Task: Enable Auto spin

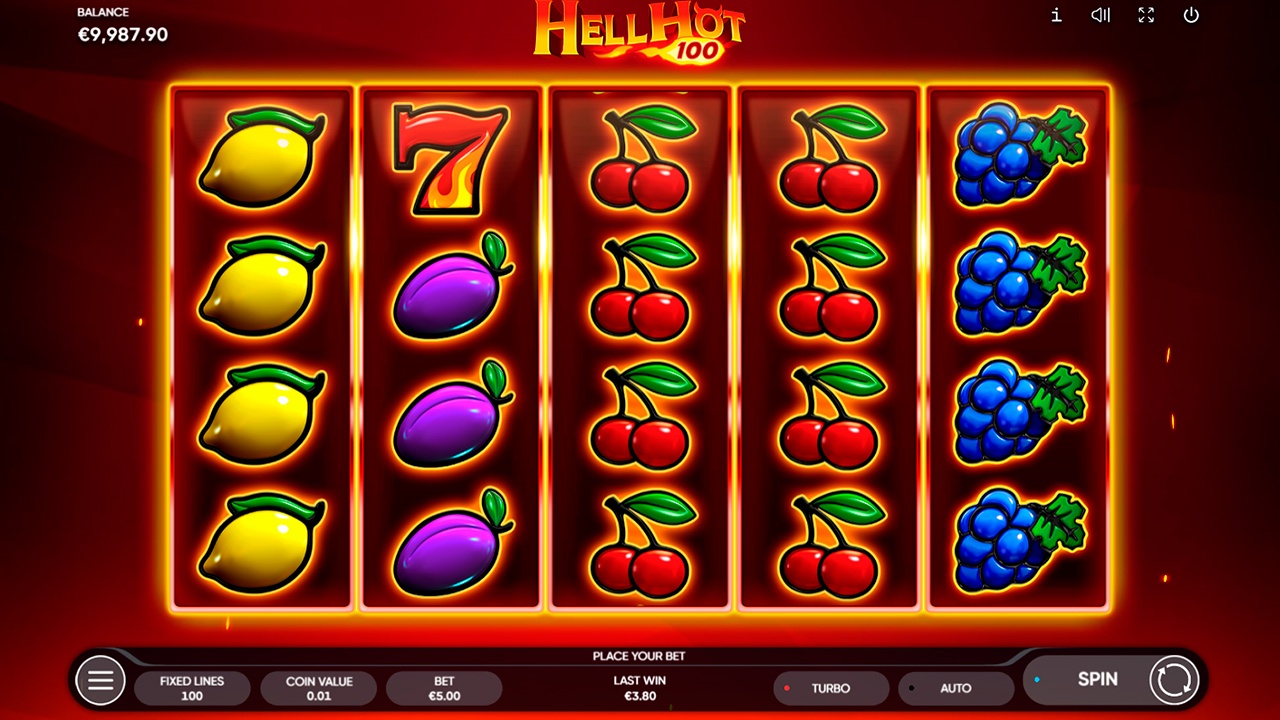Action: (955, 688)
